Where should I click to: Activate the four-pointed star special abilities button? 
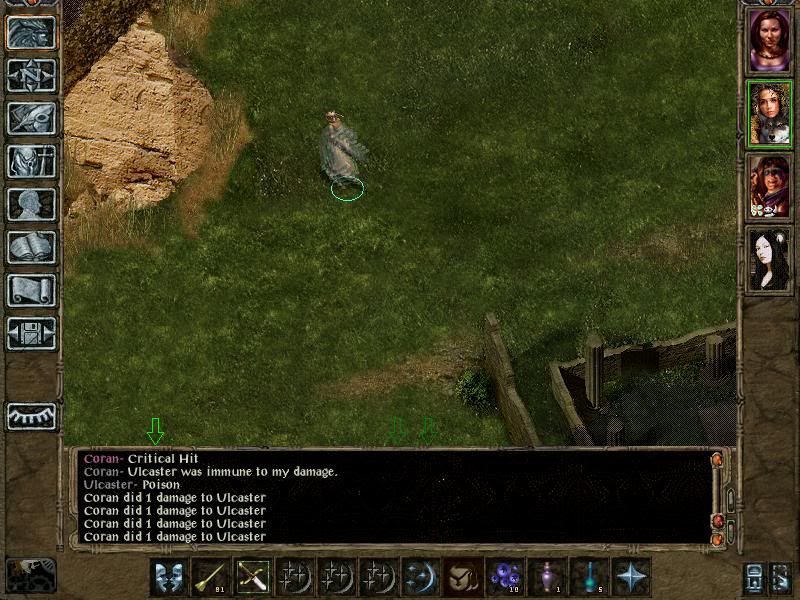click(x=631, y=577)
